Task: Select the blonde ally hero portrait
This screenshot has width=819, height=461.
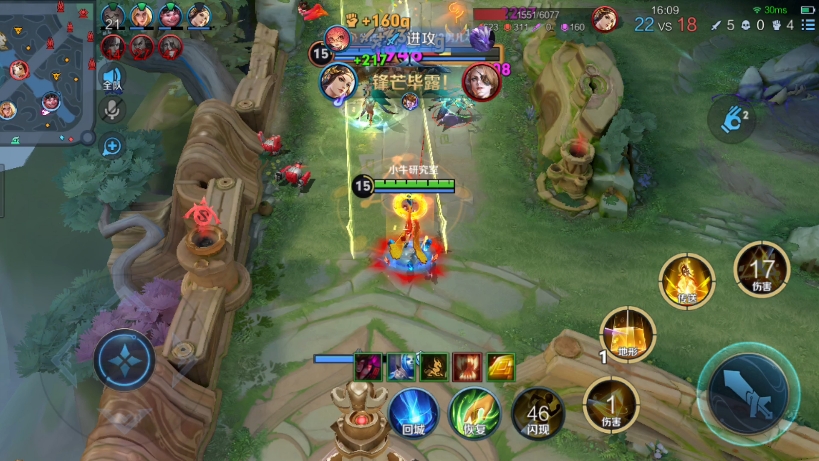Action: (x=142, y=17)
